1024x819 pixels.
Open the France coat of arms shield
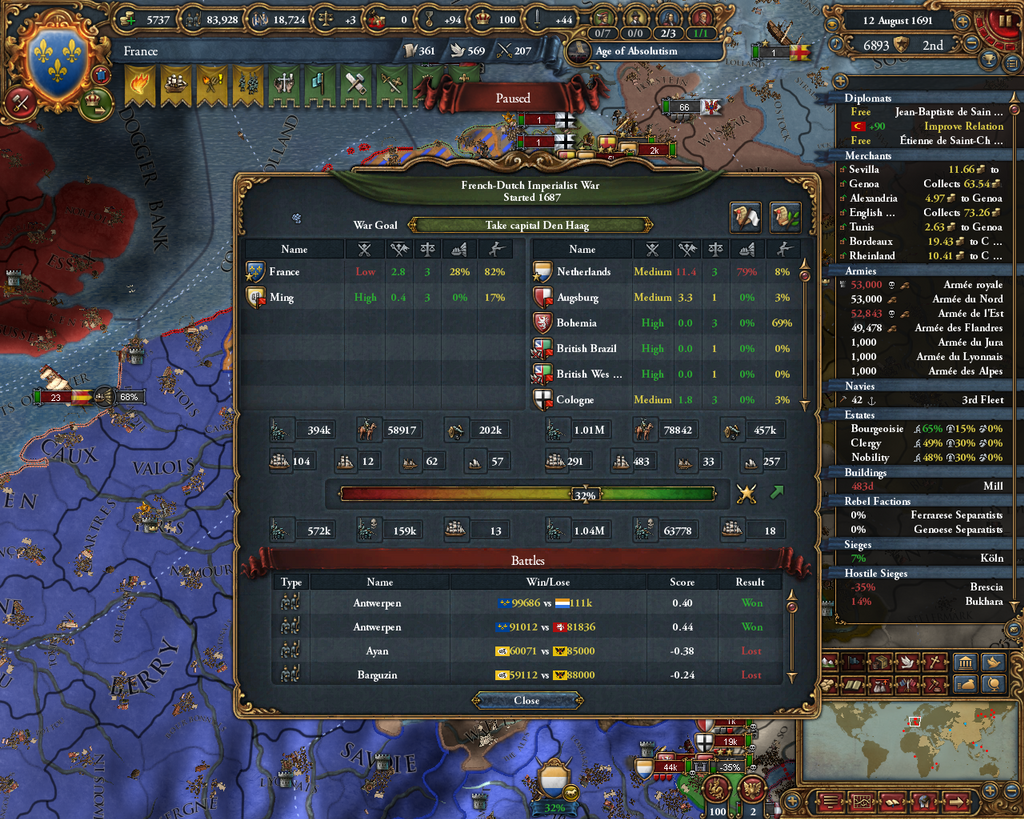[x=57, y=59]
